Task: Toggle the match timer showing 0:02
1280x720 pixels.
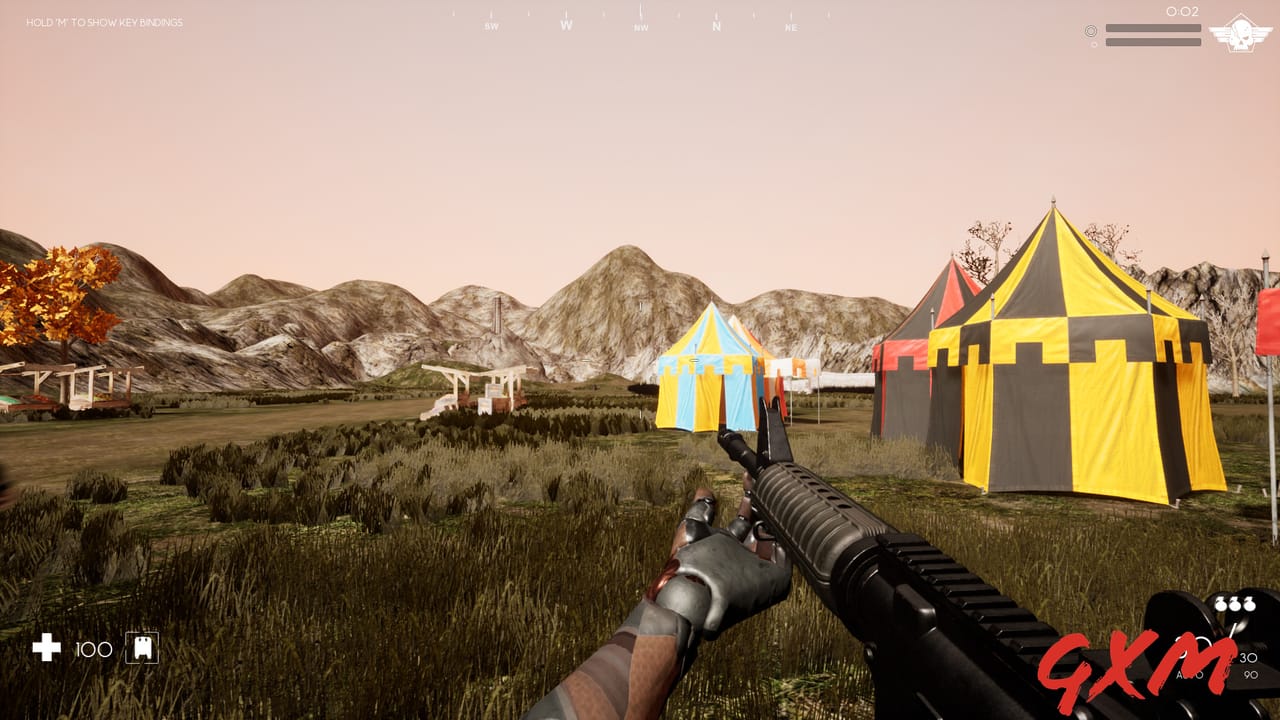Action: point(1183,11)
